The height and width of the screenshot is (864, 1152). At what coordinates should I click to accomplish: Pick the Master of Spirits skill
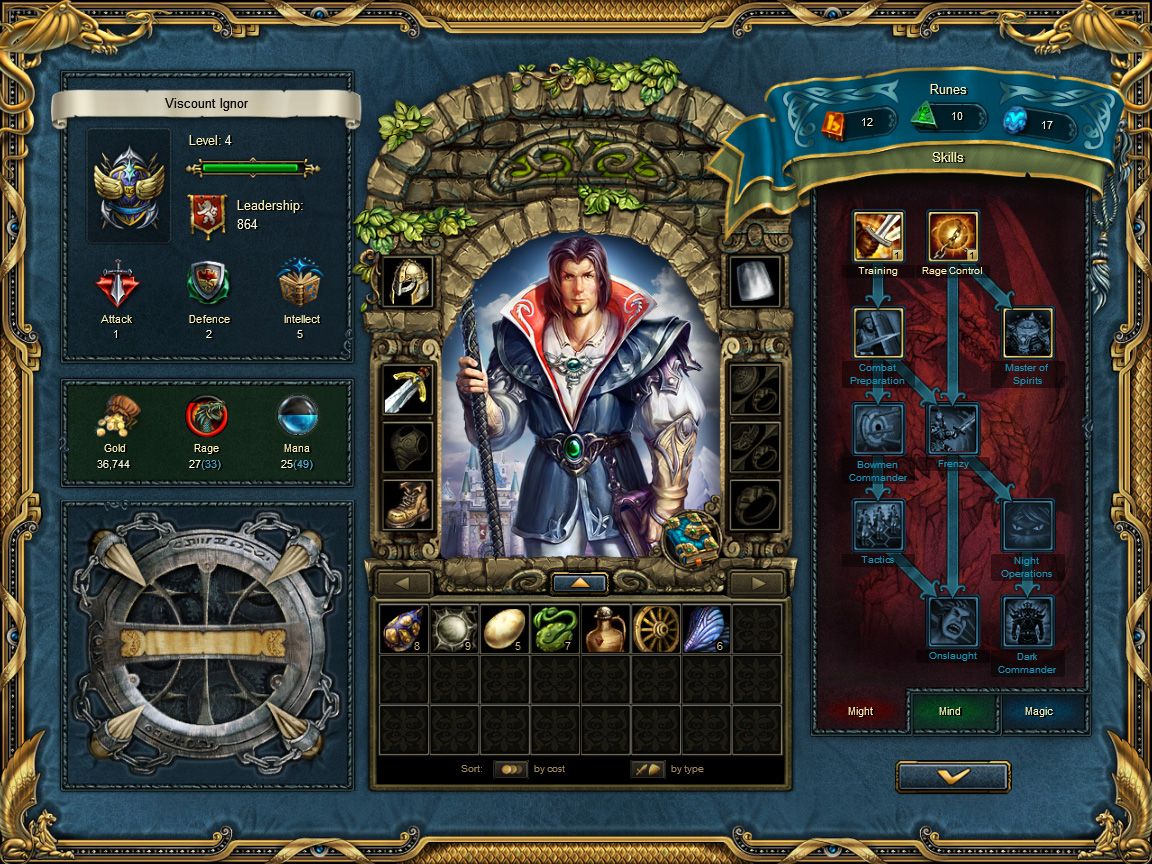(1027, 333)
